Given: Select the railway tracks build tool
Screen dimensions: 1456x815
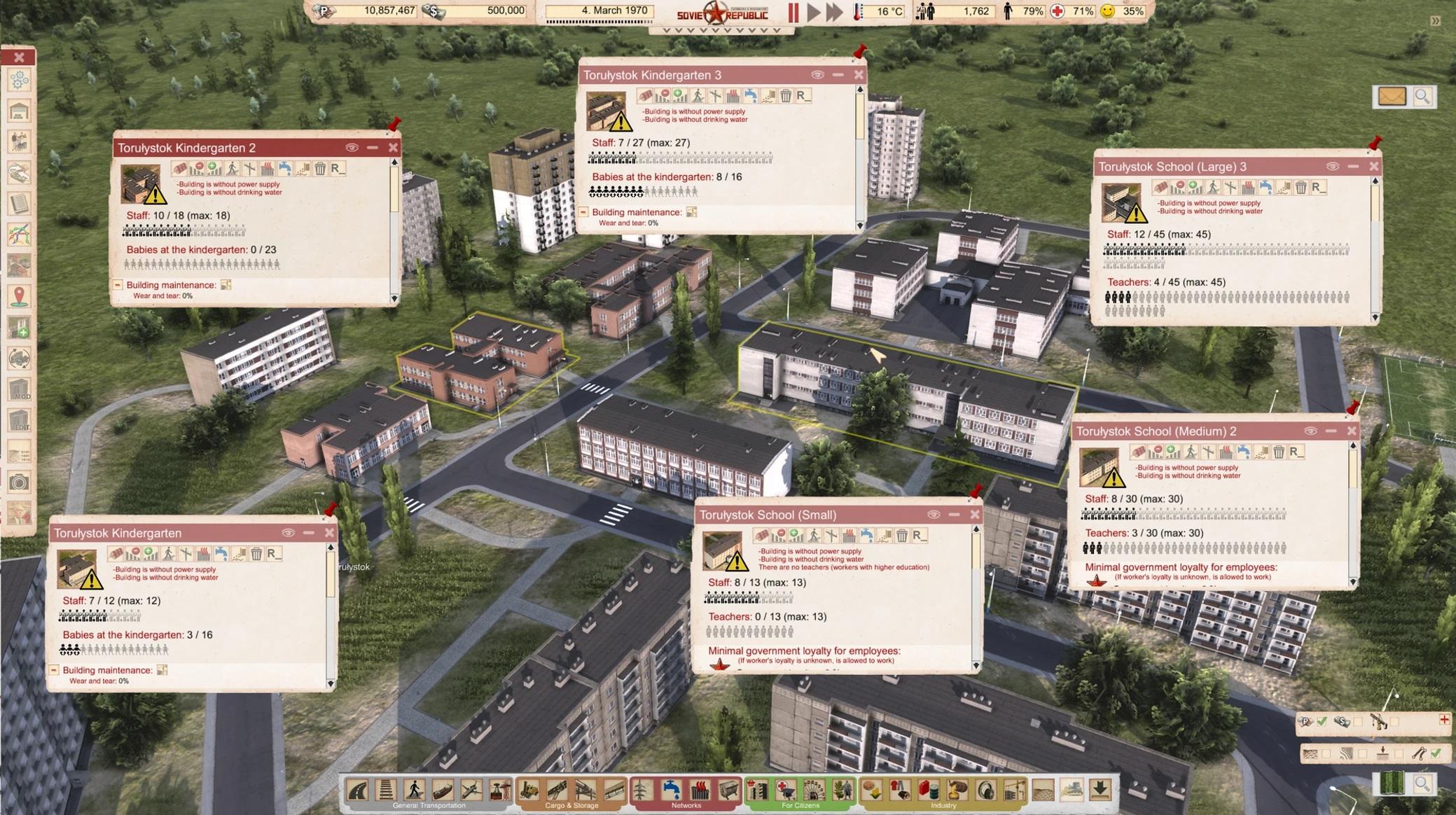Looking at the screenshot, I should pos(385,790).
